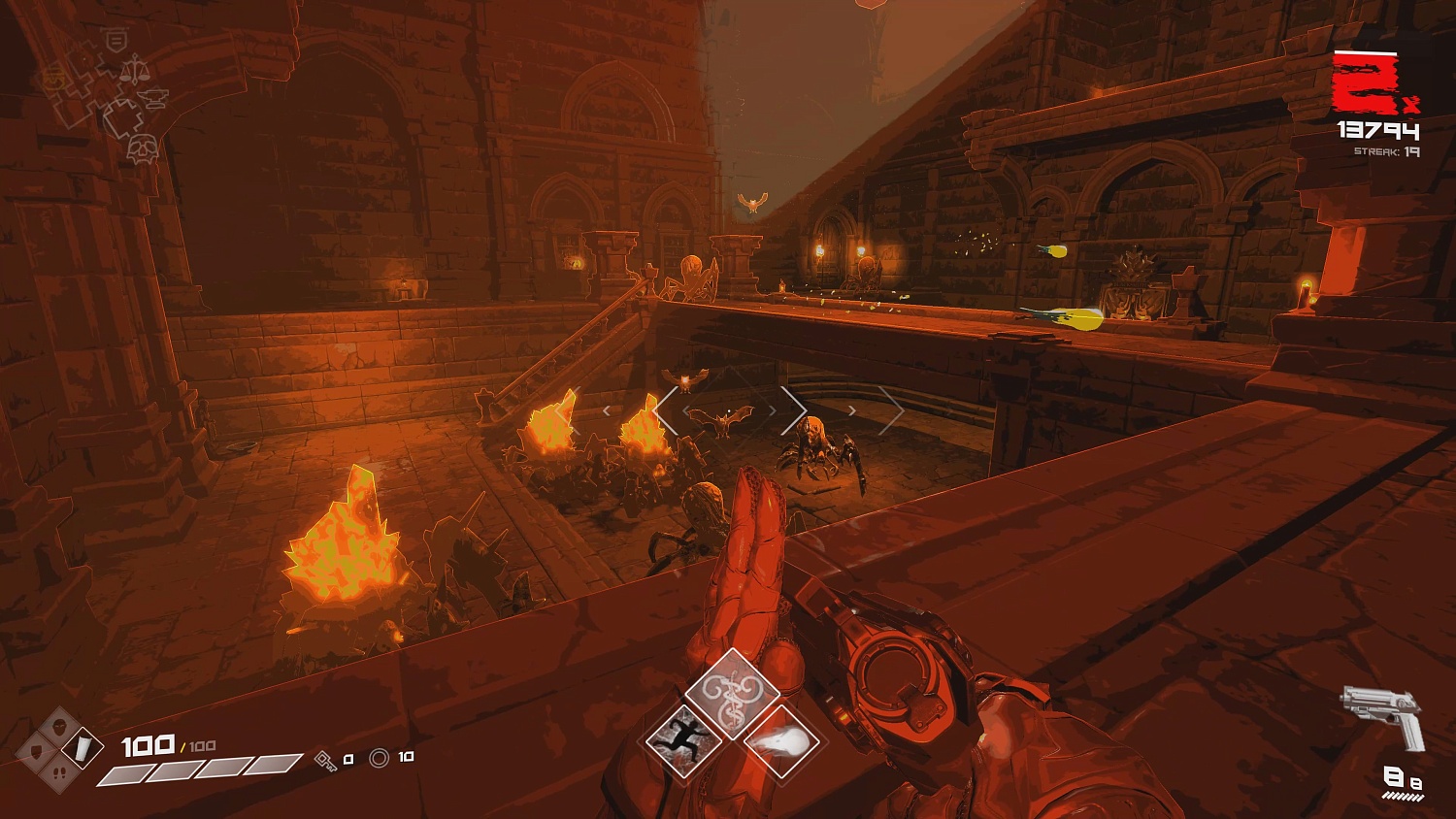The height and width of the screenshot is (819, 1456).
Task: Click the skull boss room on the minimap
Action: click(142, 149)
